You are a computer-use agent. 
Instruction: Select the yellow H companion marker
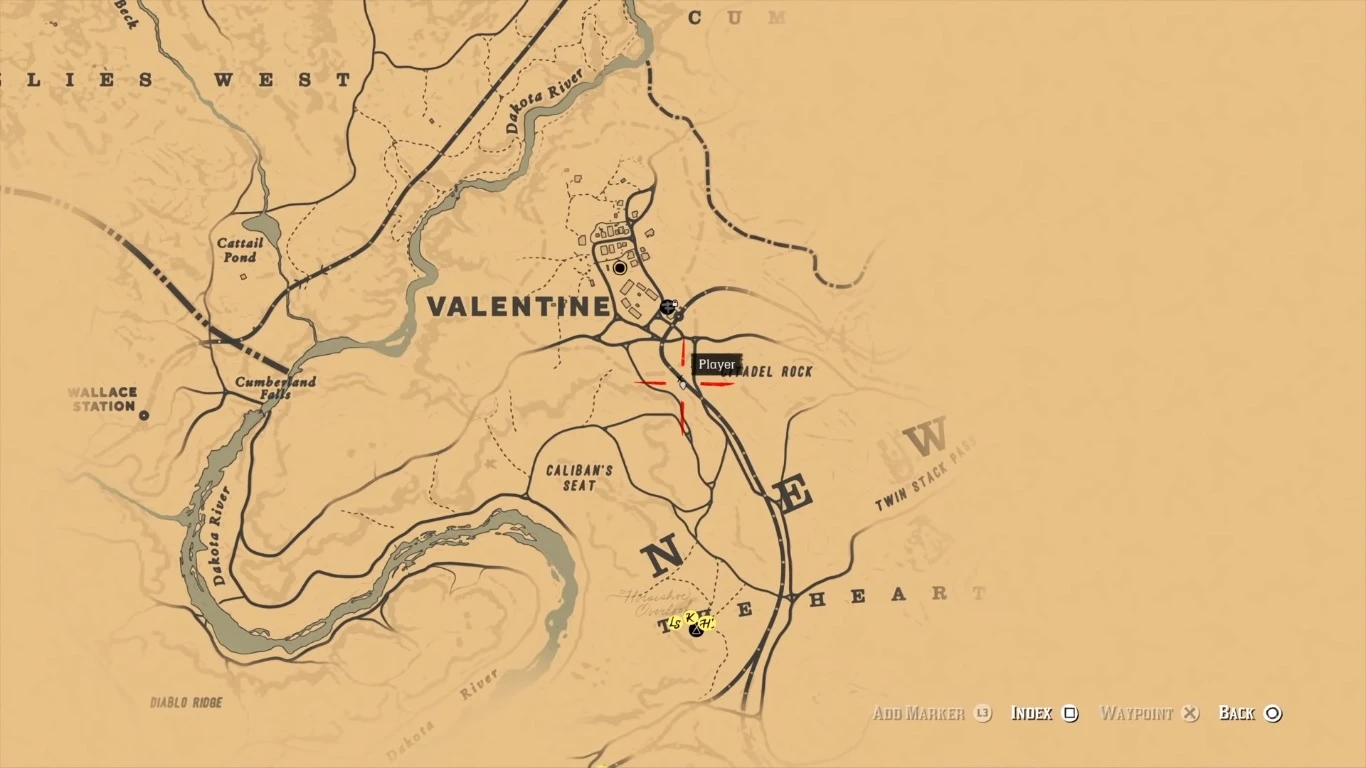[707, 622]
